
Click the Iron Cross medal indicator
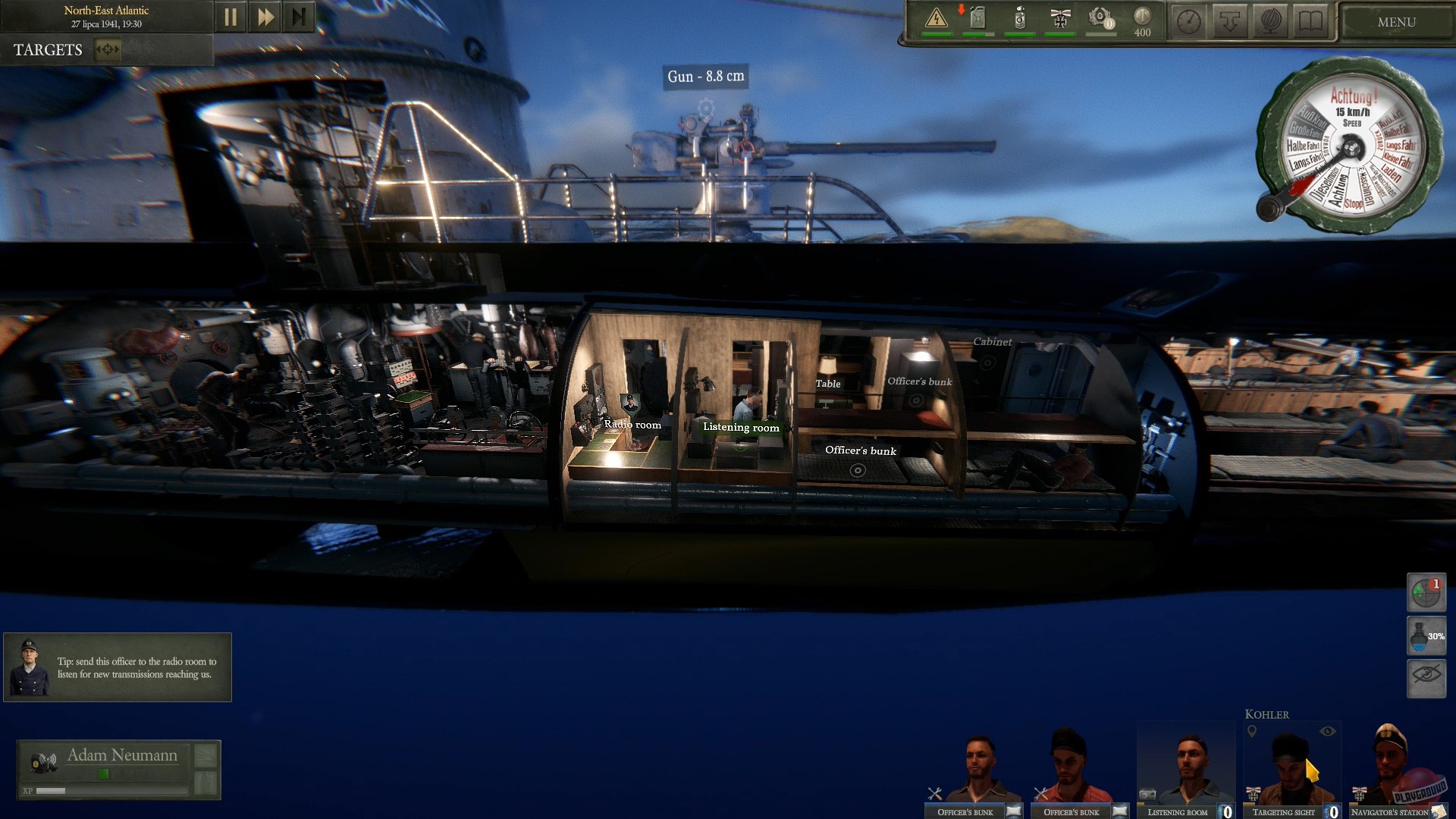[x=1059, y=20]
